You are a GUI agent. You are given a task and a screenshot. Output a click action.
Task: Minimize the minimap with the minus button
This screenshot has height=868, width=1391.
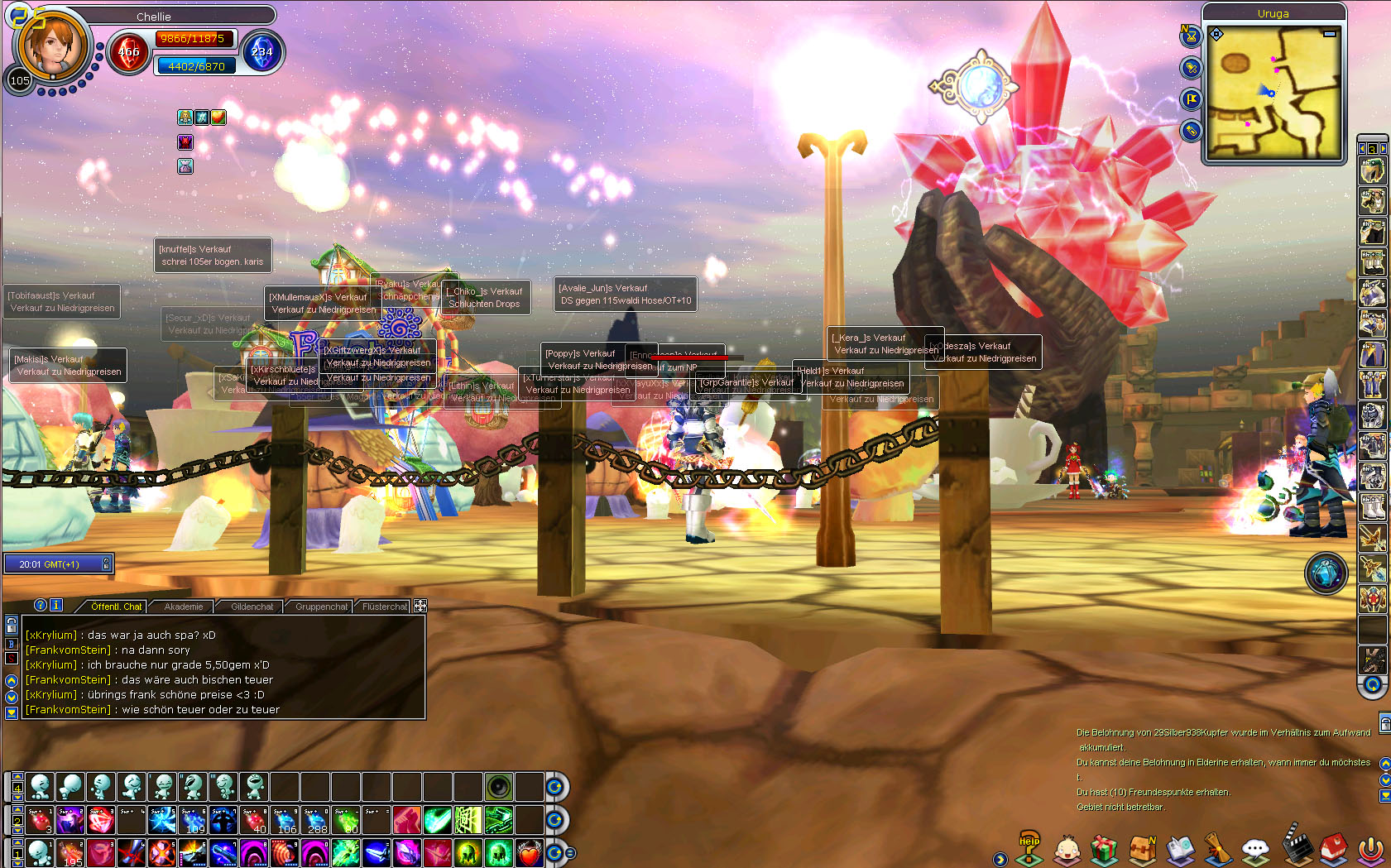click(1330, 34)
